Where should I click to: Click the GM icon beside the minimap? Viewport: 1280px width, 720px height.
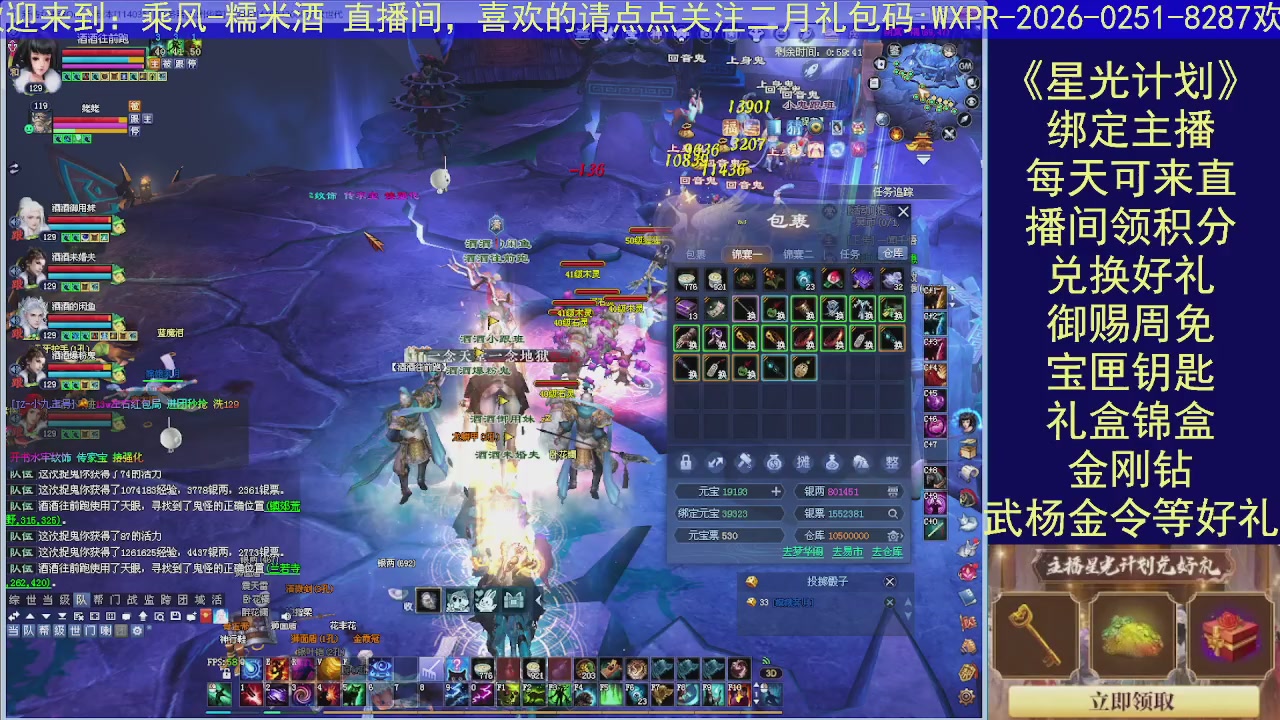[x=964, y=66]
